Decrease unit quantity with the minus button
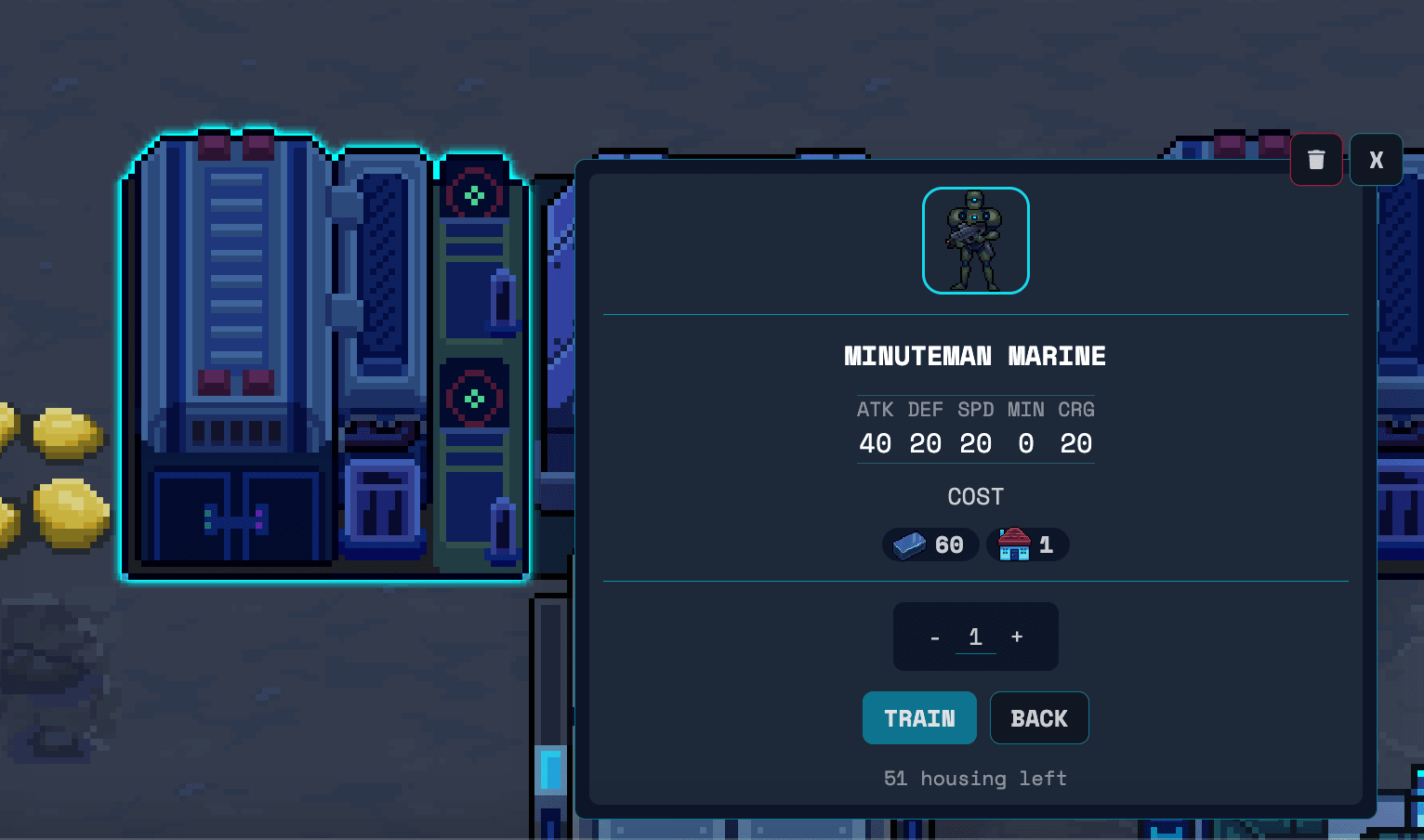Screen dimensions: 1424x840 pyautogui.click(x=935, y=637)
